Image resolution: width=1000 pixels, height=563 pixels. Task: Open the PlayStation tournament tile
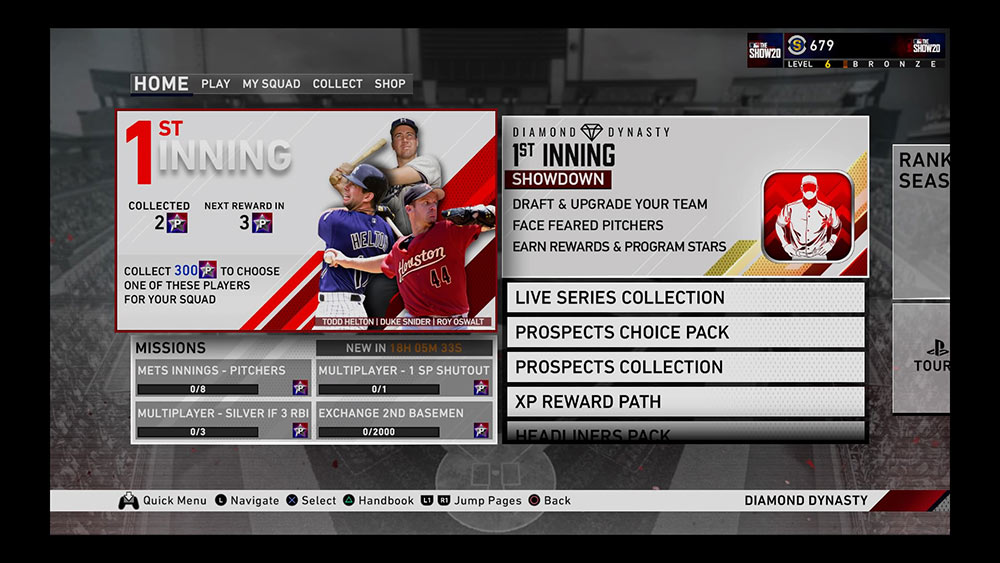coord(921,358)
